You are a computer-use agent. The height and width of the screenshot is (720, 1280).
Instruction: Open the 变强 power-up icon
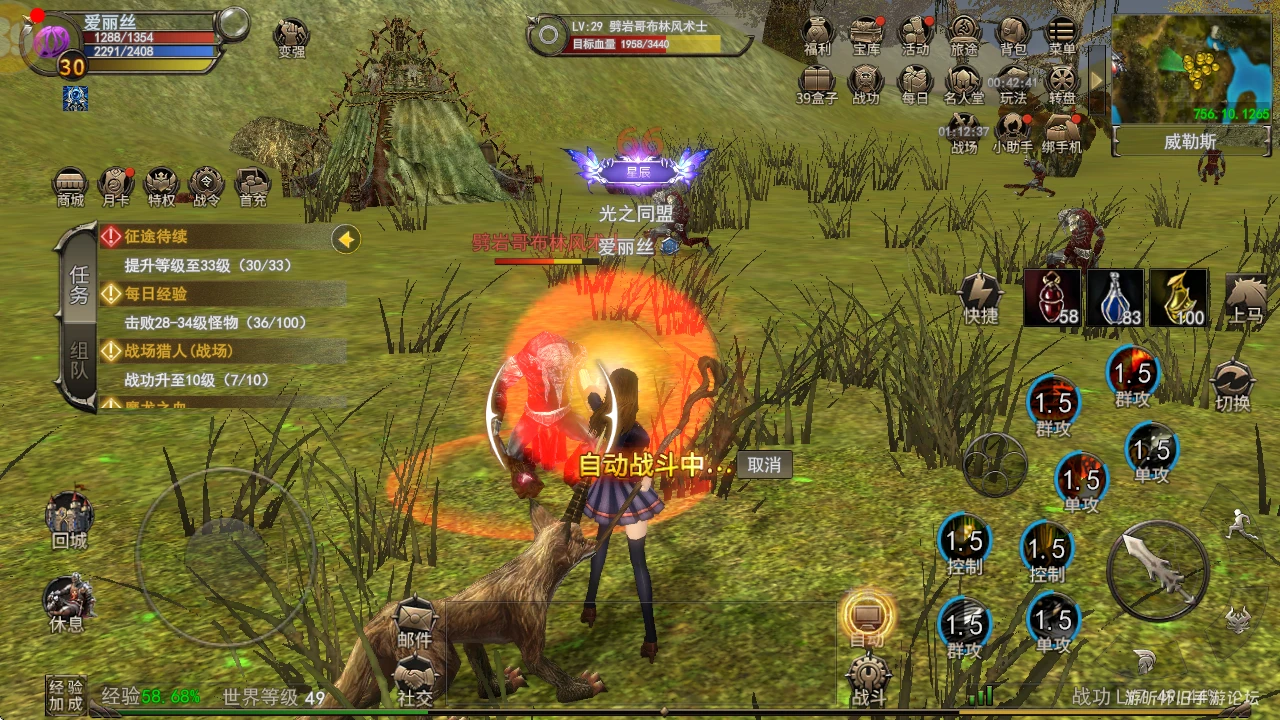291,38
